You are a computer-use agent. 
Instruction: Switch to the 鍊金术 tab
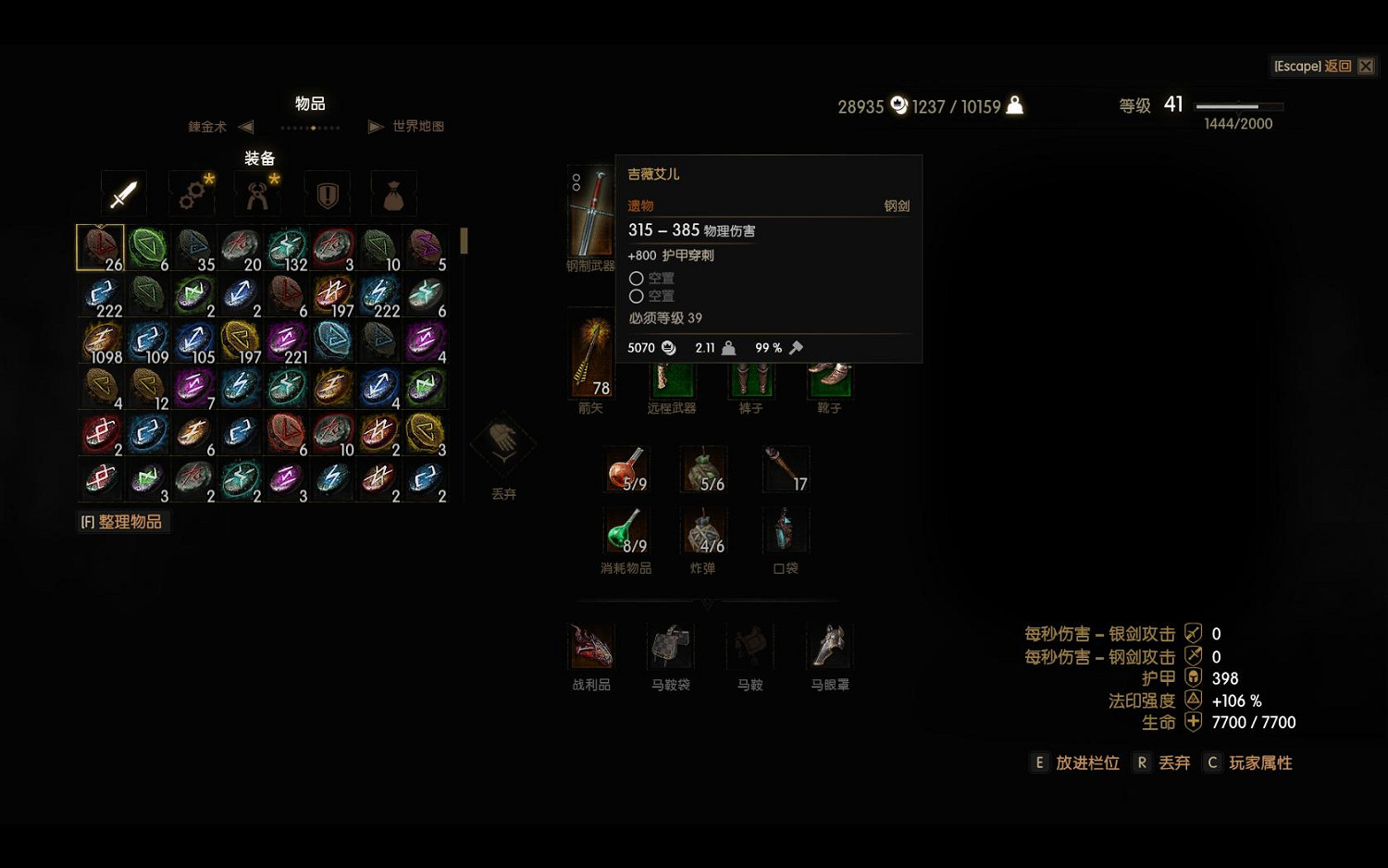click(x=205, y=126)
